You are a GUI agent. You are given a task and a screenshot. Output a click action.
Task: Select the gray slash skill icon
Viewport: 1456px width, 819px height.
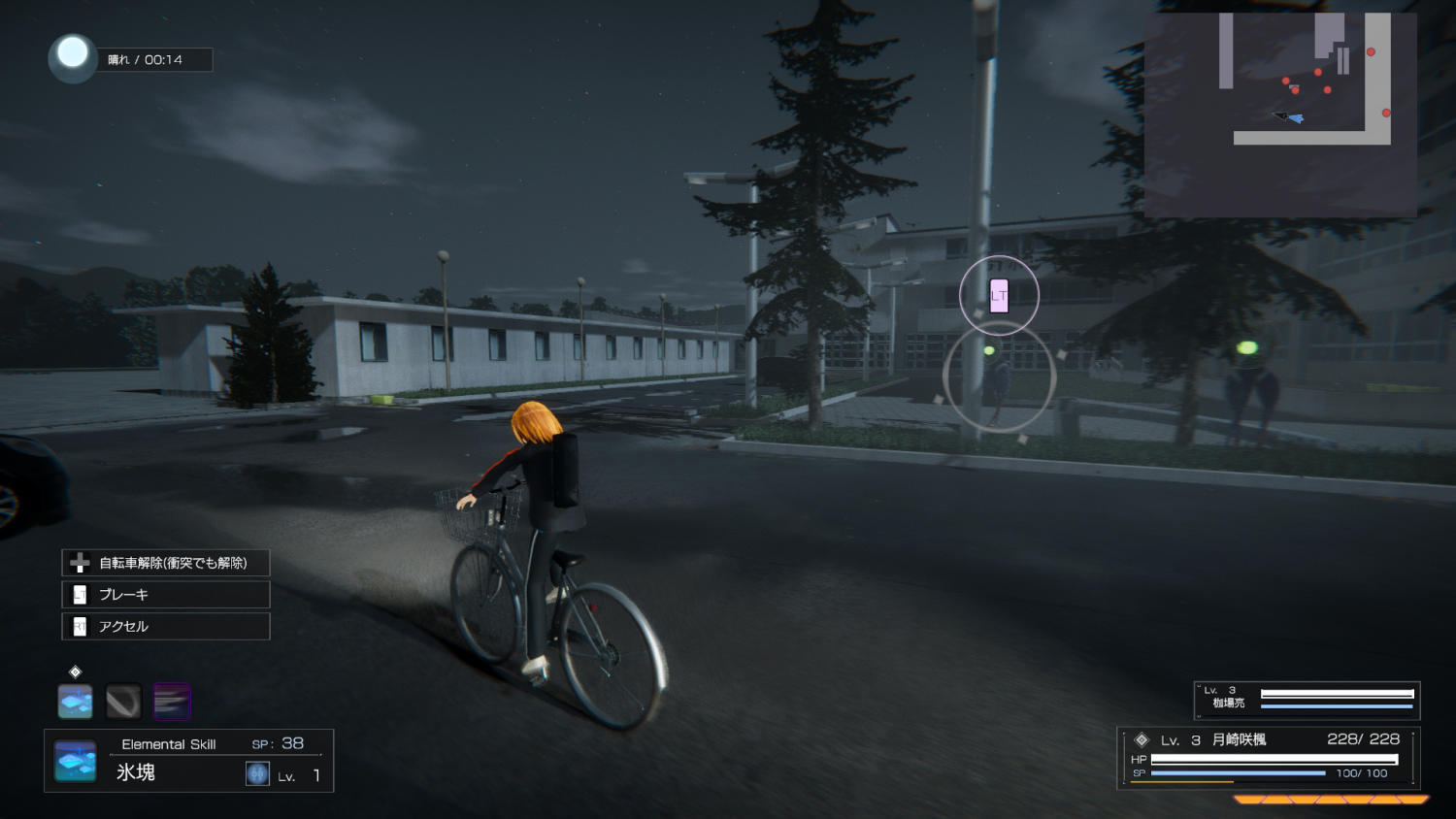point(123,702)
